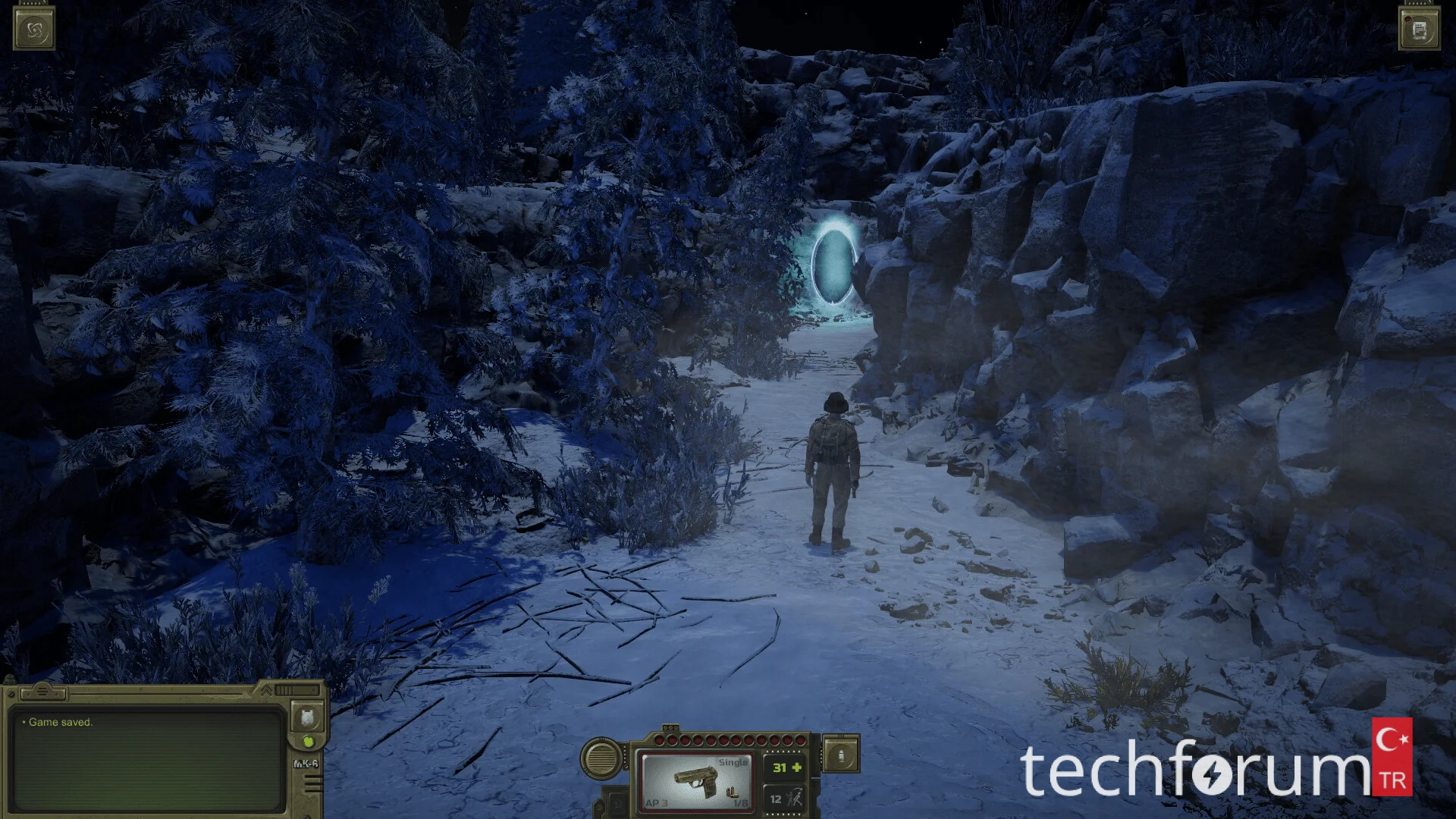Click the hammer-and-sickle emblem on the HUD

[618, 803]
